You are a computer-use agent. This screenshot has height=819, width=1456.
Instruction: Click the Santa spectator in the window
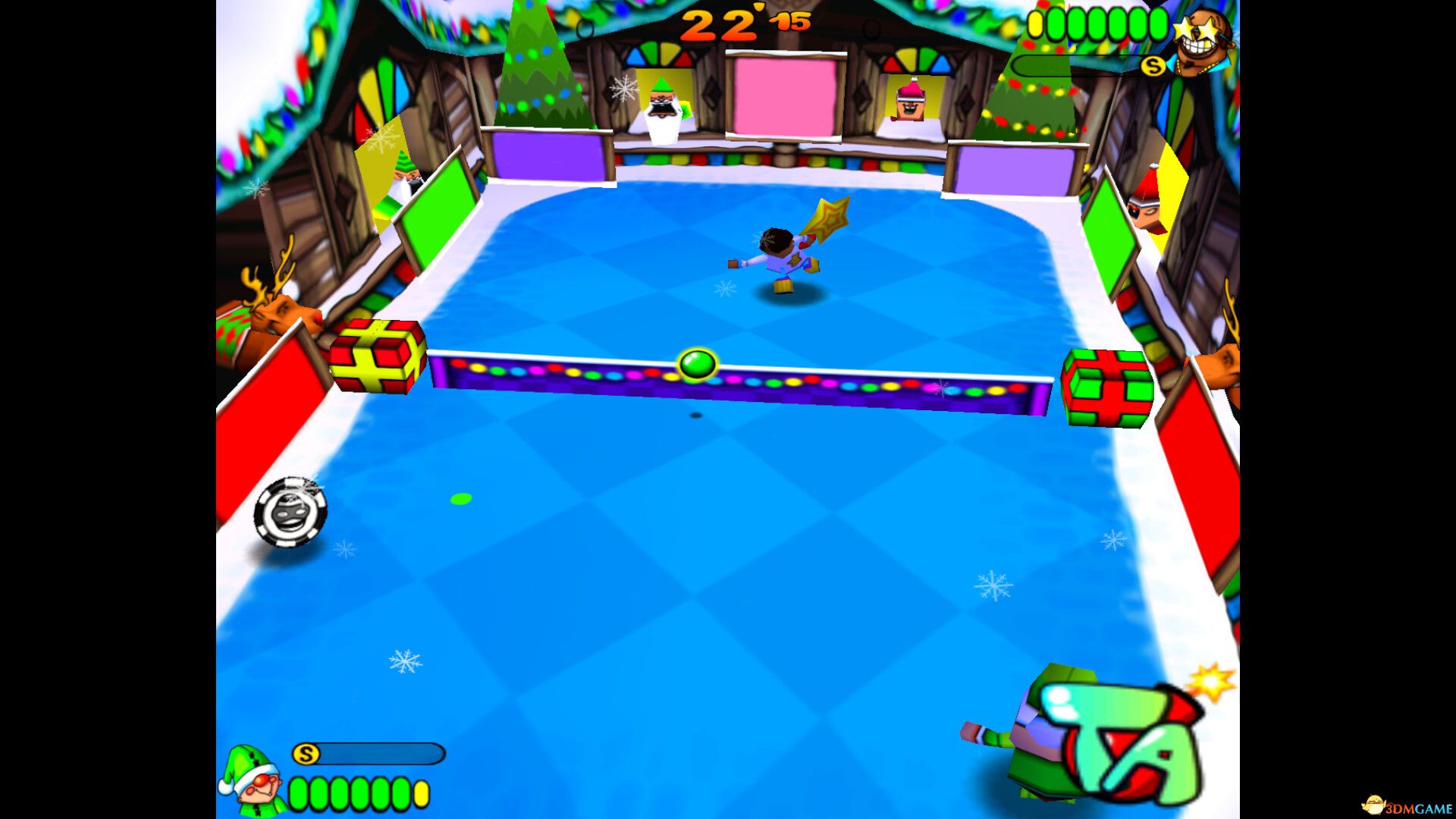tap(664, 106)
